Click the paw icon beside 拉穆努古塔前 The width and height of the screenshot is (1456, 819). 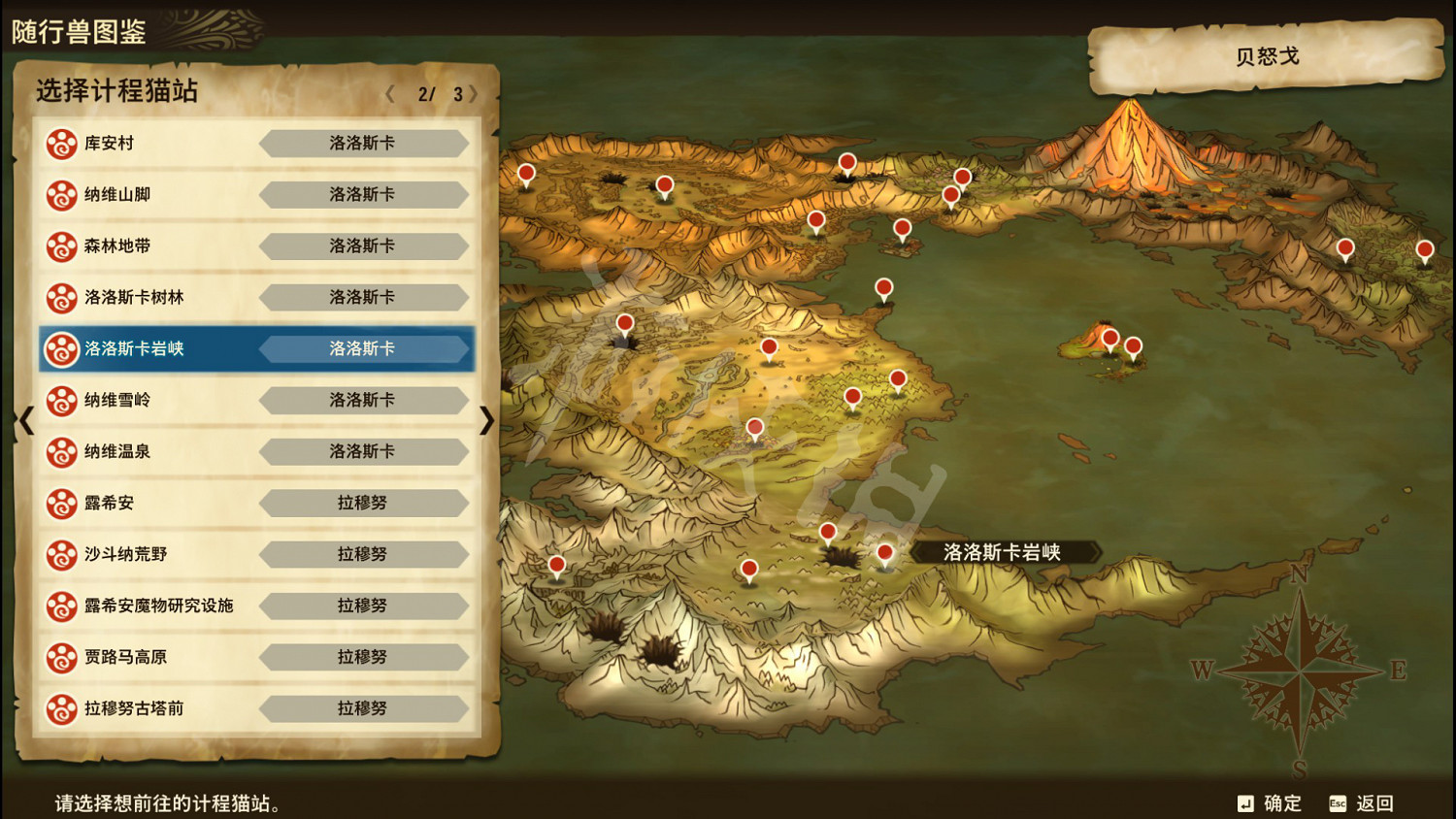click(x=61, y=708)
